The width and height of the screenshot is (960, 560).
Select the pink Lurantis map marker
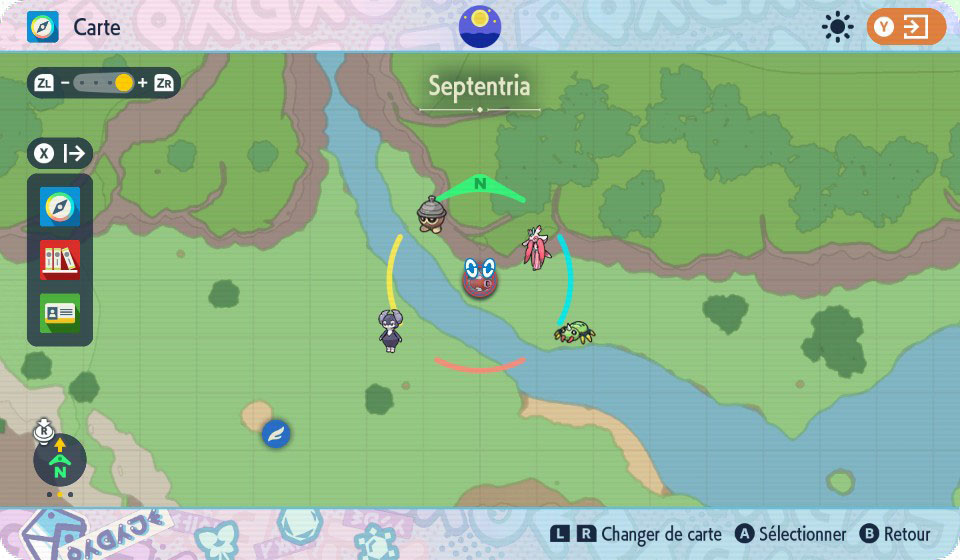tap(537, 248)
